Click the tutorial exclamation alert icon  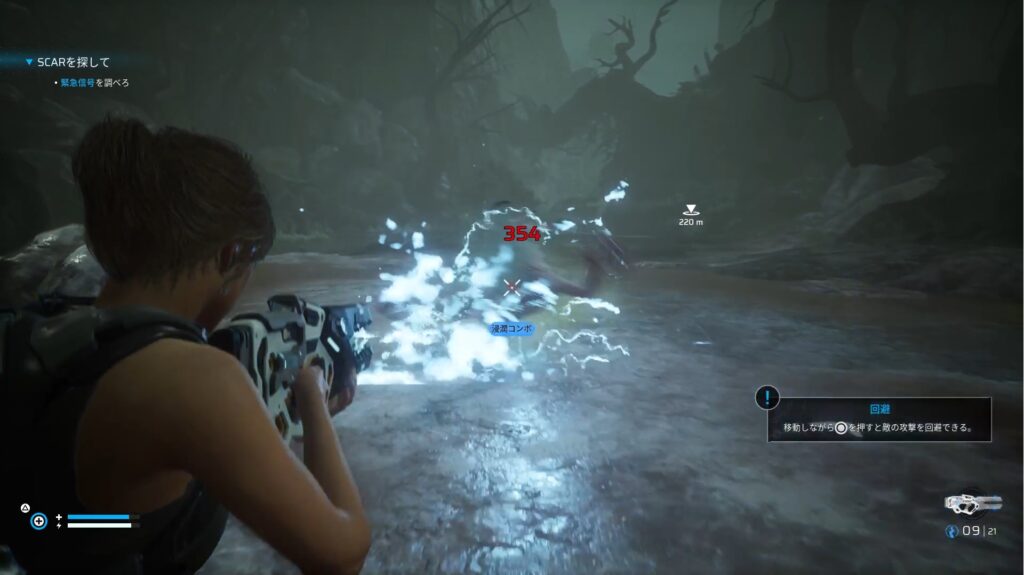coord(767,398)
